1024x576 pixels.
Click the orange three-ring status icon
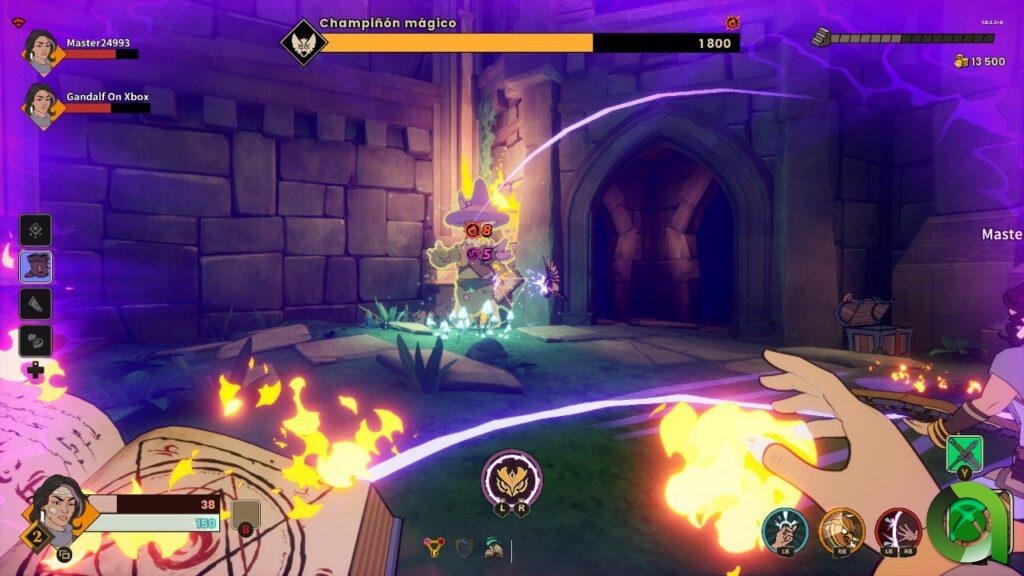tap(433, 546)
